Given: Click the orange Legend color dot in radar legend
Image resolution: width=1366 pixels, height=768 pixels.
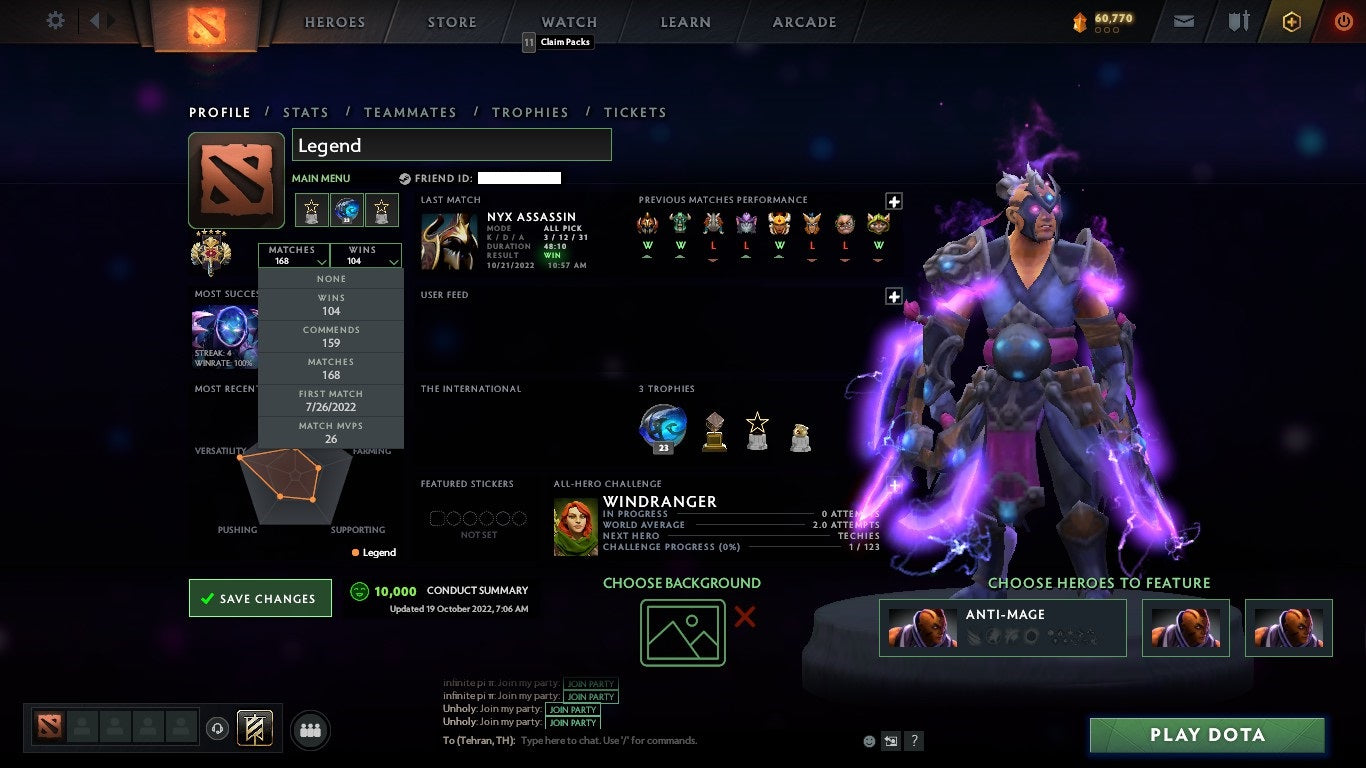Looking at the screenshot, I should click(356, 552).
